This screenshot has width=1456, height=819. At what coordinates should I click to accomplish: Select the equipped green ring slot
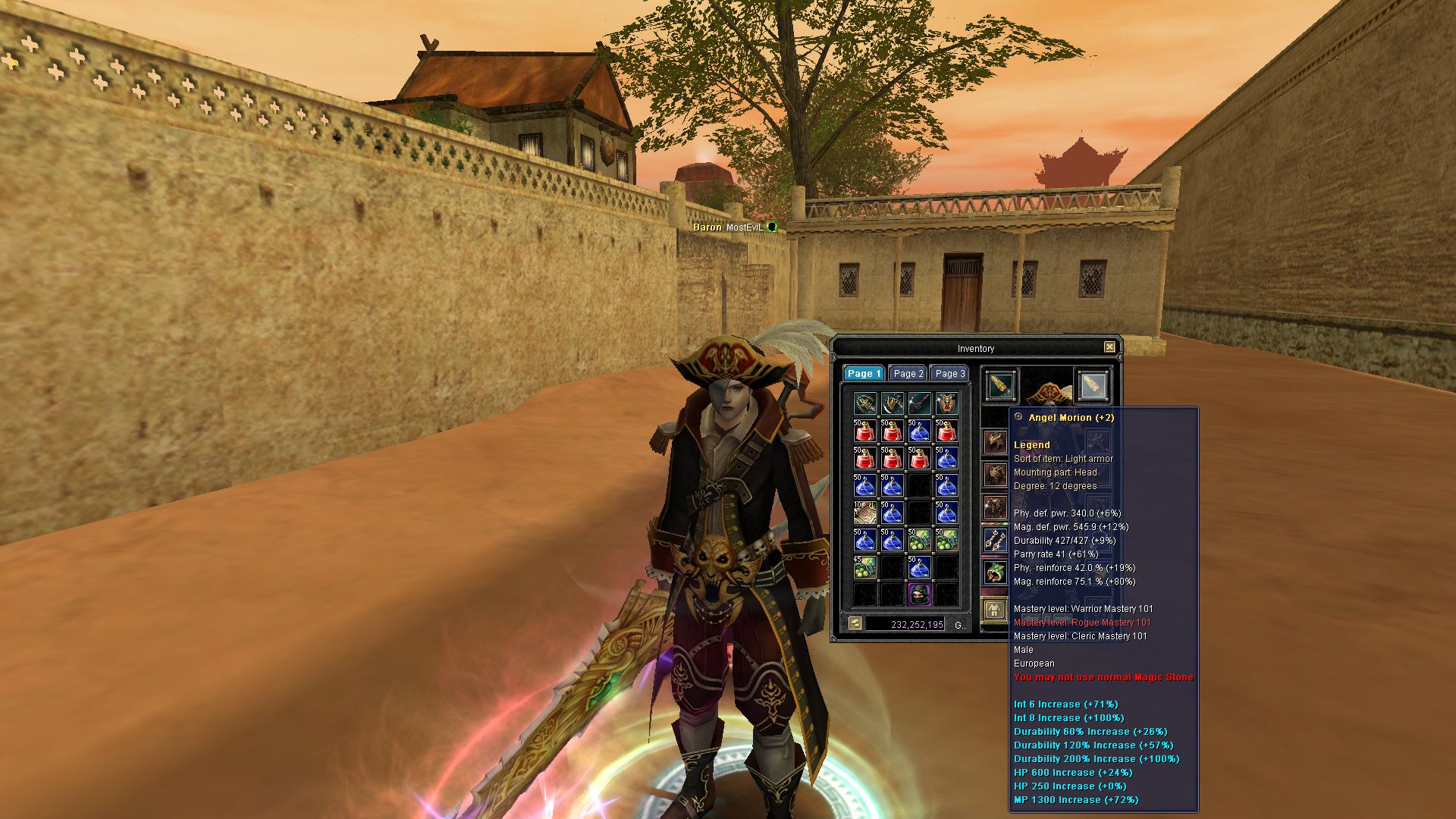coord(995,572)
